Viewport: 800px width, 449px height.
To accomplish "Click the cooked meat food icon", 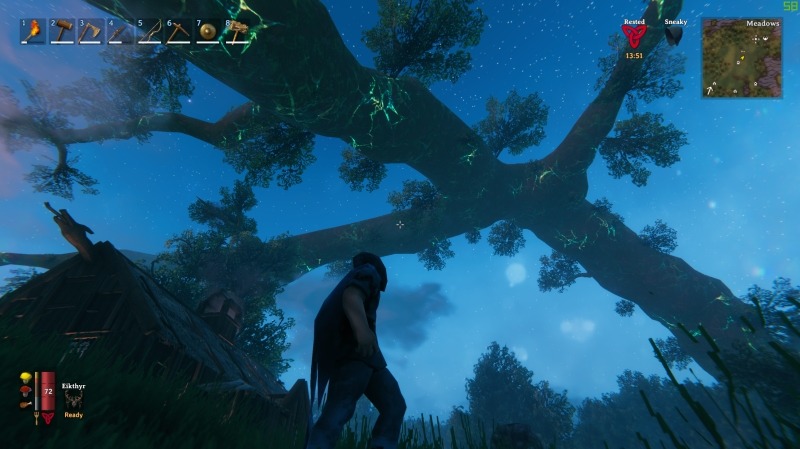I will click(23, 404).
